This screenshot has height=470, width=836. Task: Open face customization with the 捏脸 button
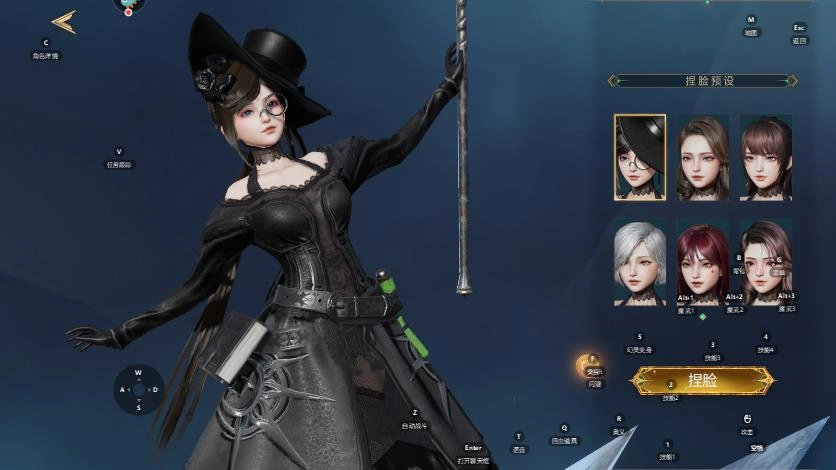[702, 380]
